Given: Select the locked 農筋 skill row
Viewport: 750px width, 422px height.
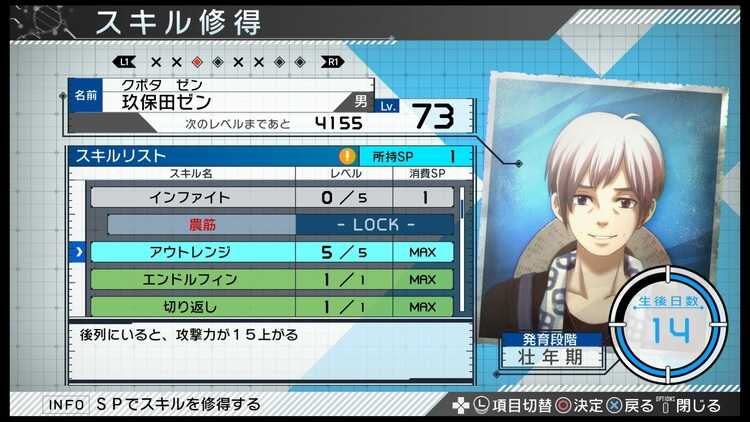Looking at the screenshot, I should point(272,225).
